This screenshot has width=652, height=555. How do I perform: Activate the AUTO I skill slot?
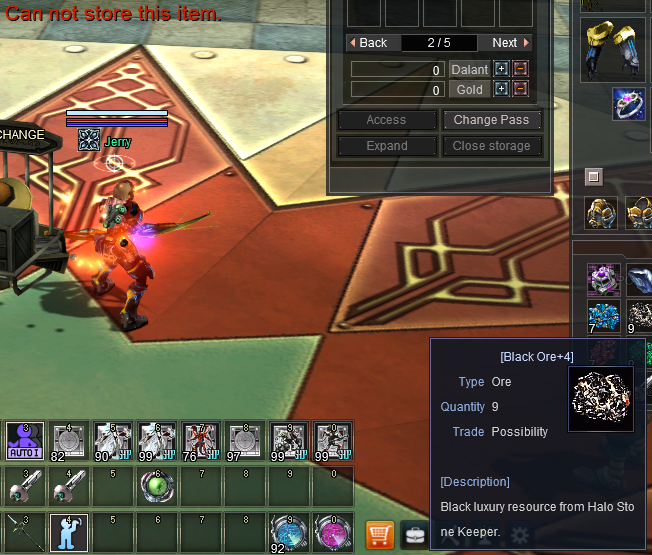[25, 440]
